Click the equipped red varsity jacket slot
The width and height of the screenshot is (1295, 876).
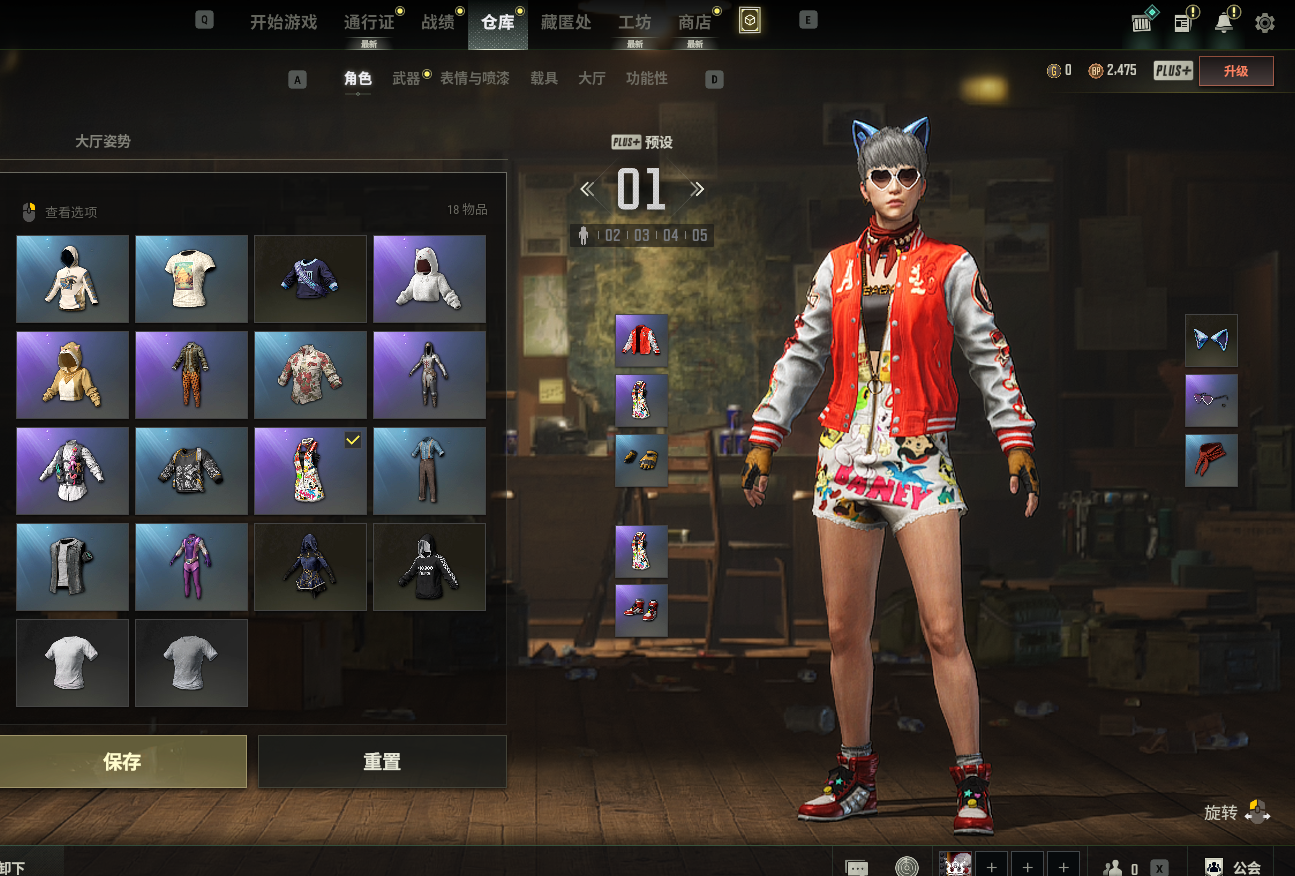point(641,340)
